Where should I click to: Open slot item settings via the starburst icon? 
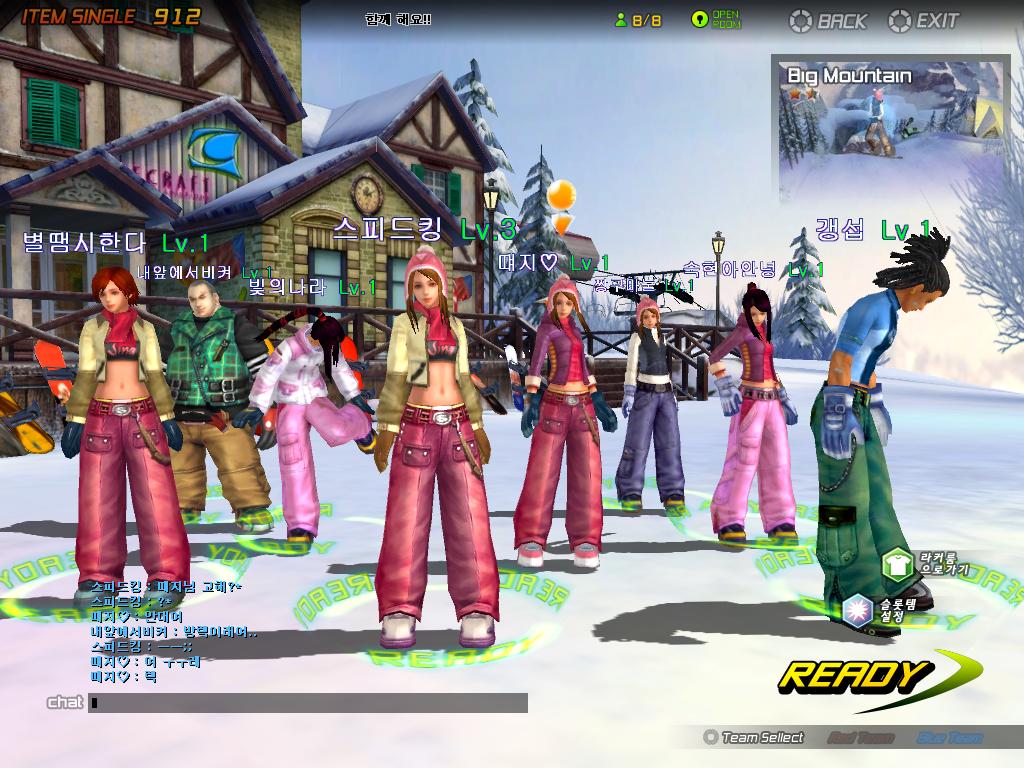coord(857,607)
